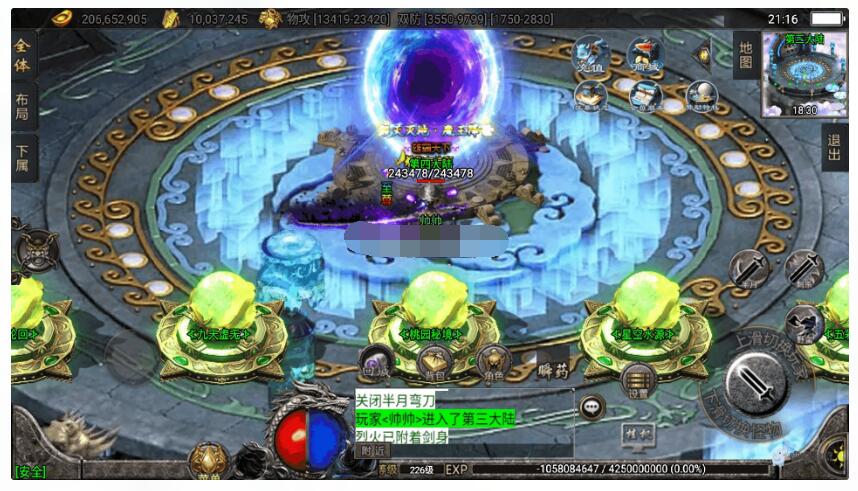Switch chat to the 附近 channel

click(374, 451)
